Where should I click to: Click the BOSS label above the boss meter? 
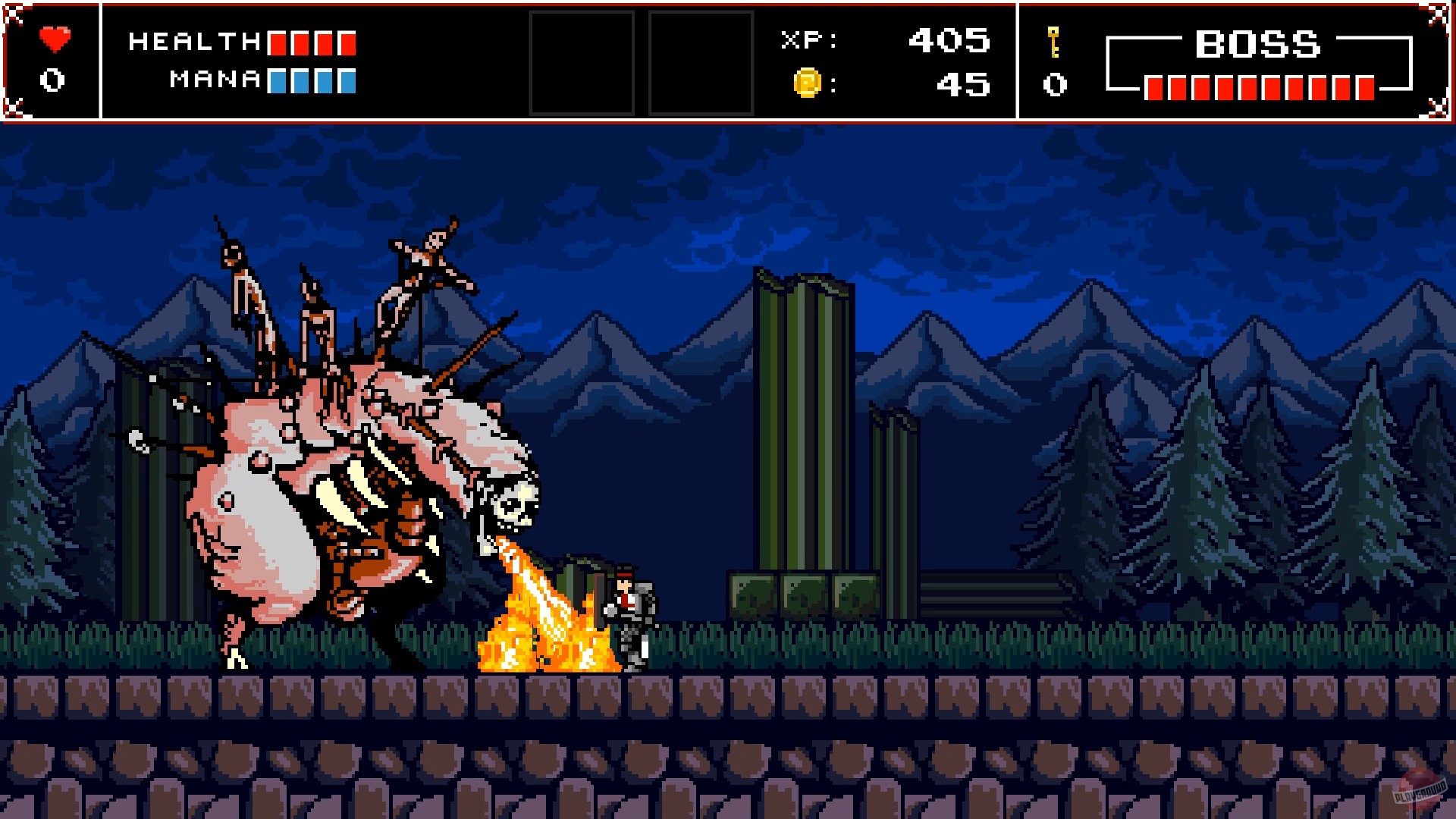tap(1257, 44)
